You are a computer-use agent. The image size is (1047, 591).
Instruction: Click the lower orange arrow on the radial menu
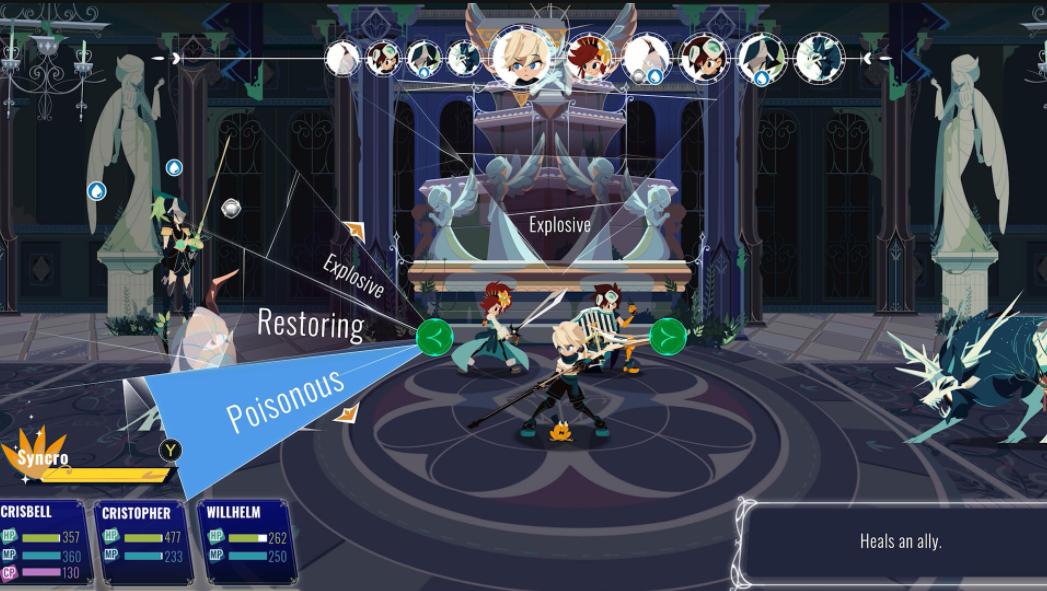point(346,413)
